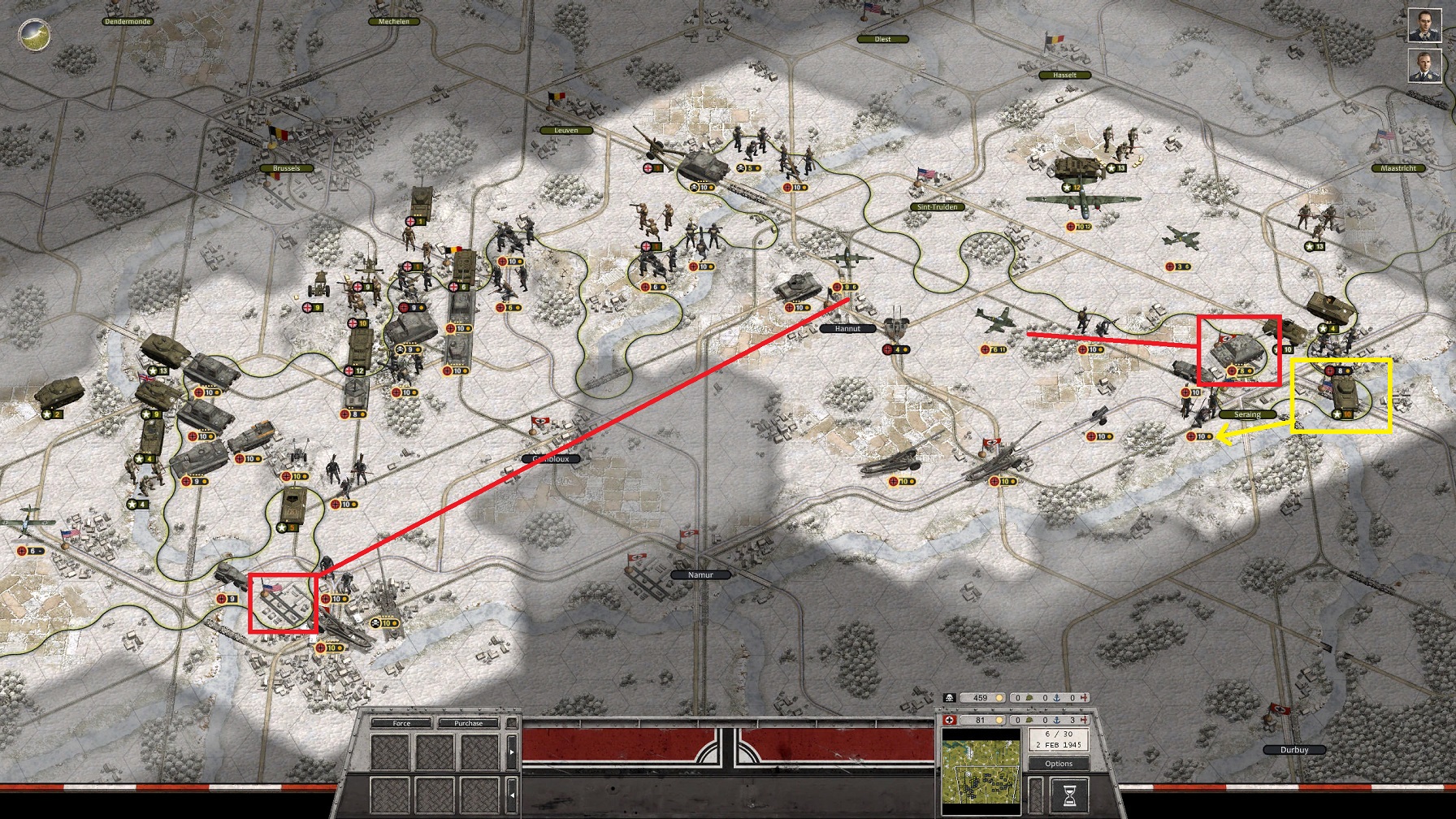The width and height of the screenshot is (1456, 819).
Task: Click the gold prestige coin next to 81
Action: 999,720
